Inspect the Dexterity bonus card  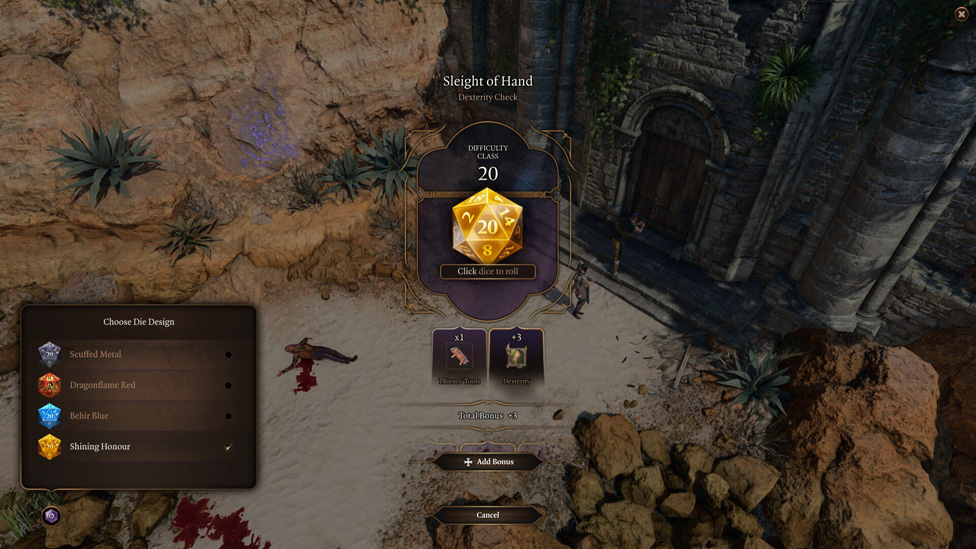pyautogui.click(x=516, y=357)
